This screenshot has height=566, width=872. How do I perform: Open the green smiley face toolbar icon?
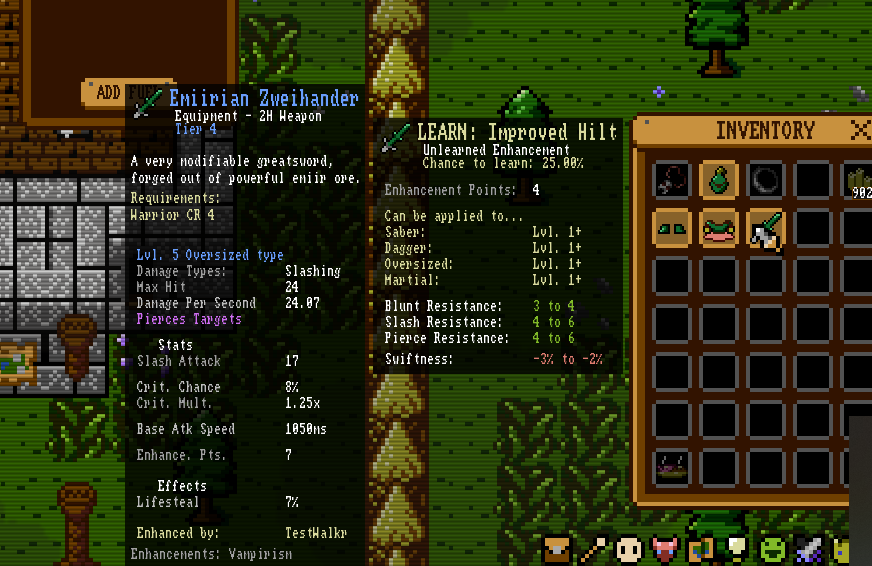771,549
